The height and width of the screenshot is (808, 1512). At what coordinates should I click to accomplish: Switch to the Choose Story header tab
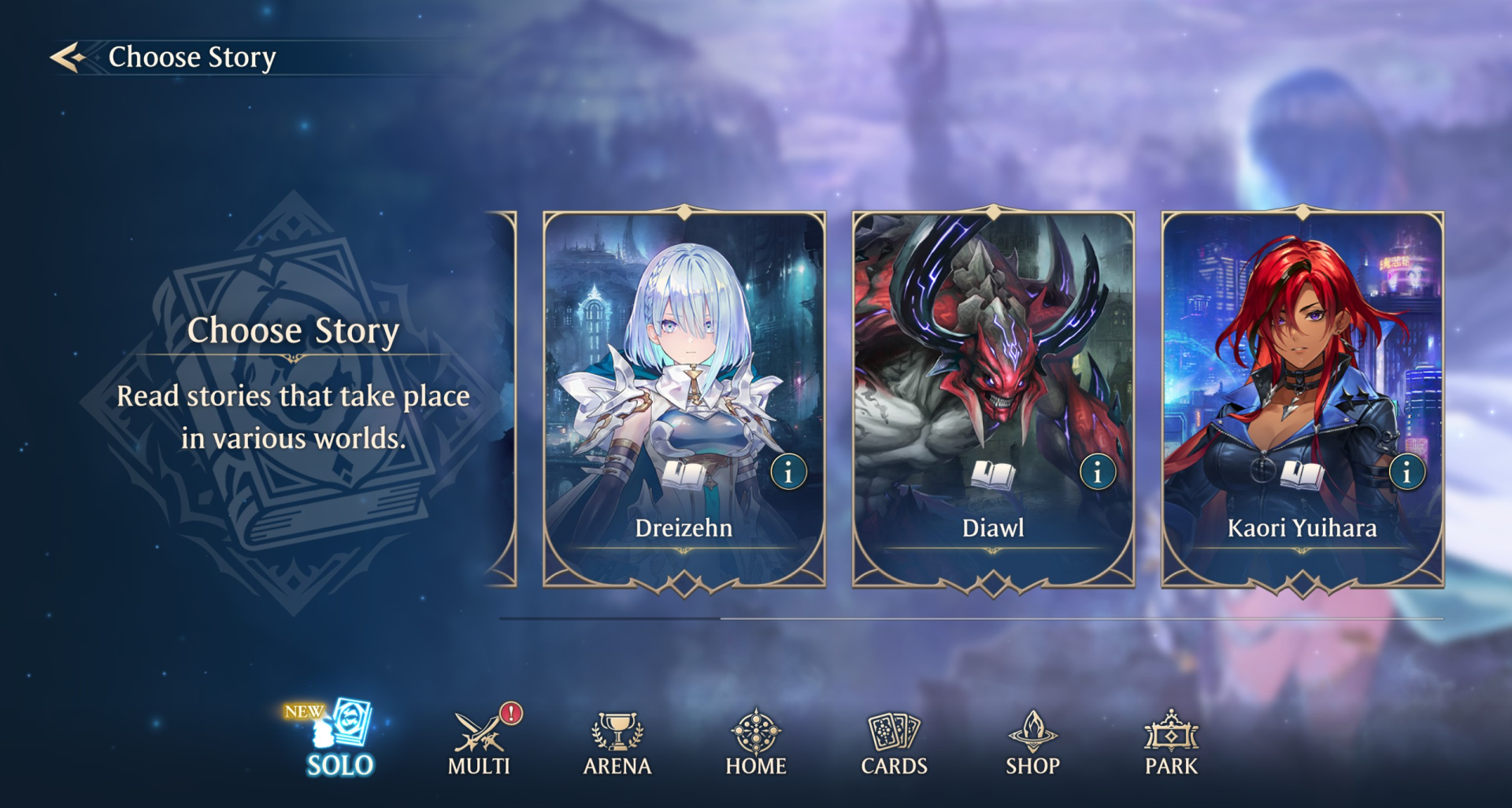click(193, 56)
